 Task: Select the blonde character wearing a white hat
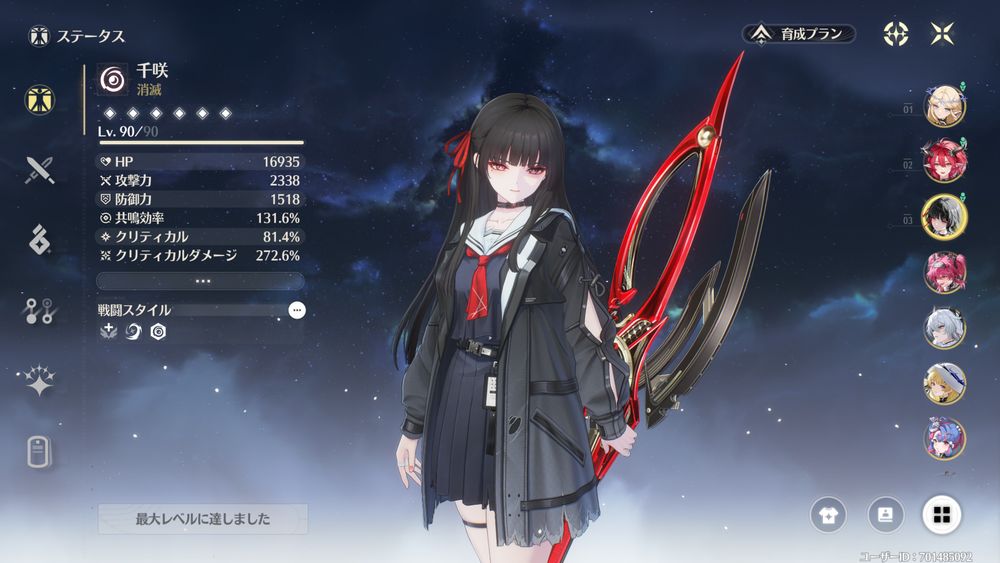pyautogui.click(x=944, y=382)
